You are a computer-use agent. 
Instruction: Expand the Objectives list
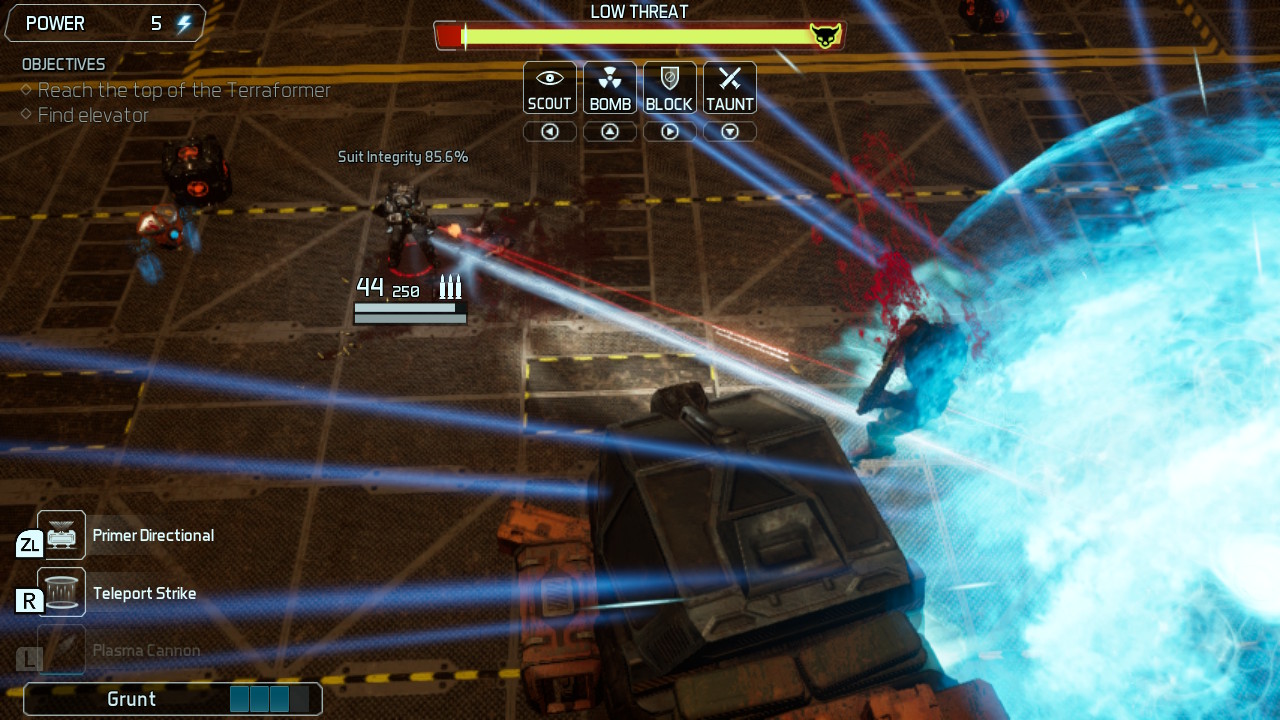click(x=62, y=63)
